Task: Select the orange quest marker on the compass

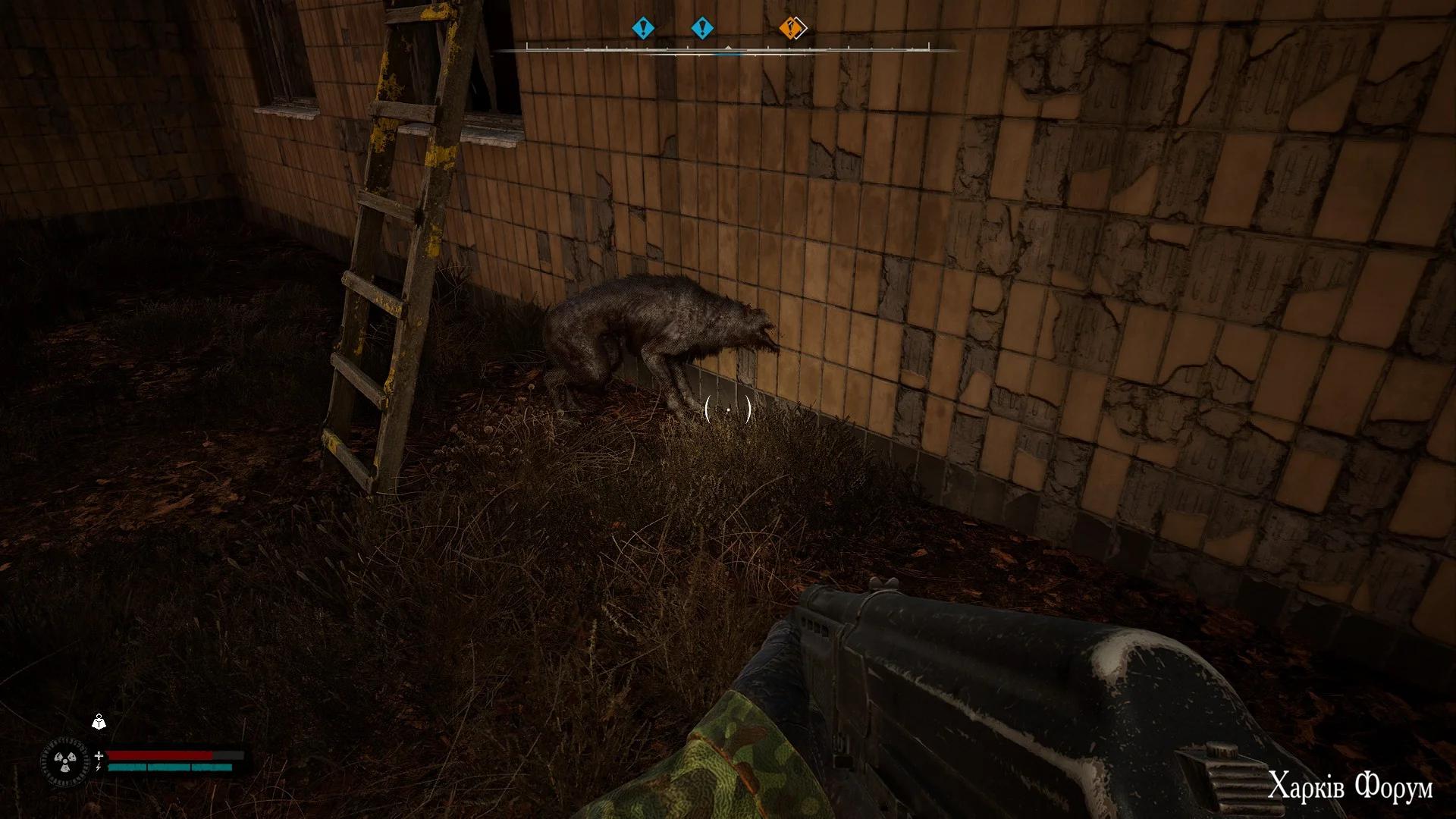Action: [792, 29]
